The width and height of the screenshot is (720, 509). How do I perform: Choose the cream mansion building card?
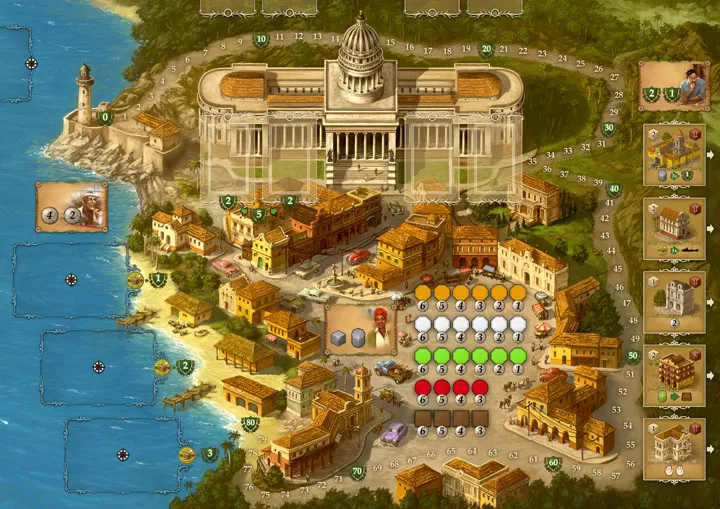tap(673, 449)
